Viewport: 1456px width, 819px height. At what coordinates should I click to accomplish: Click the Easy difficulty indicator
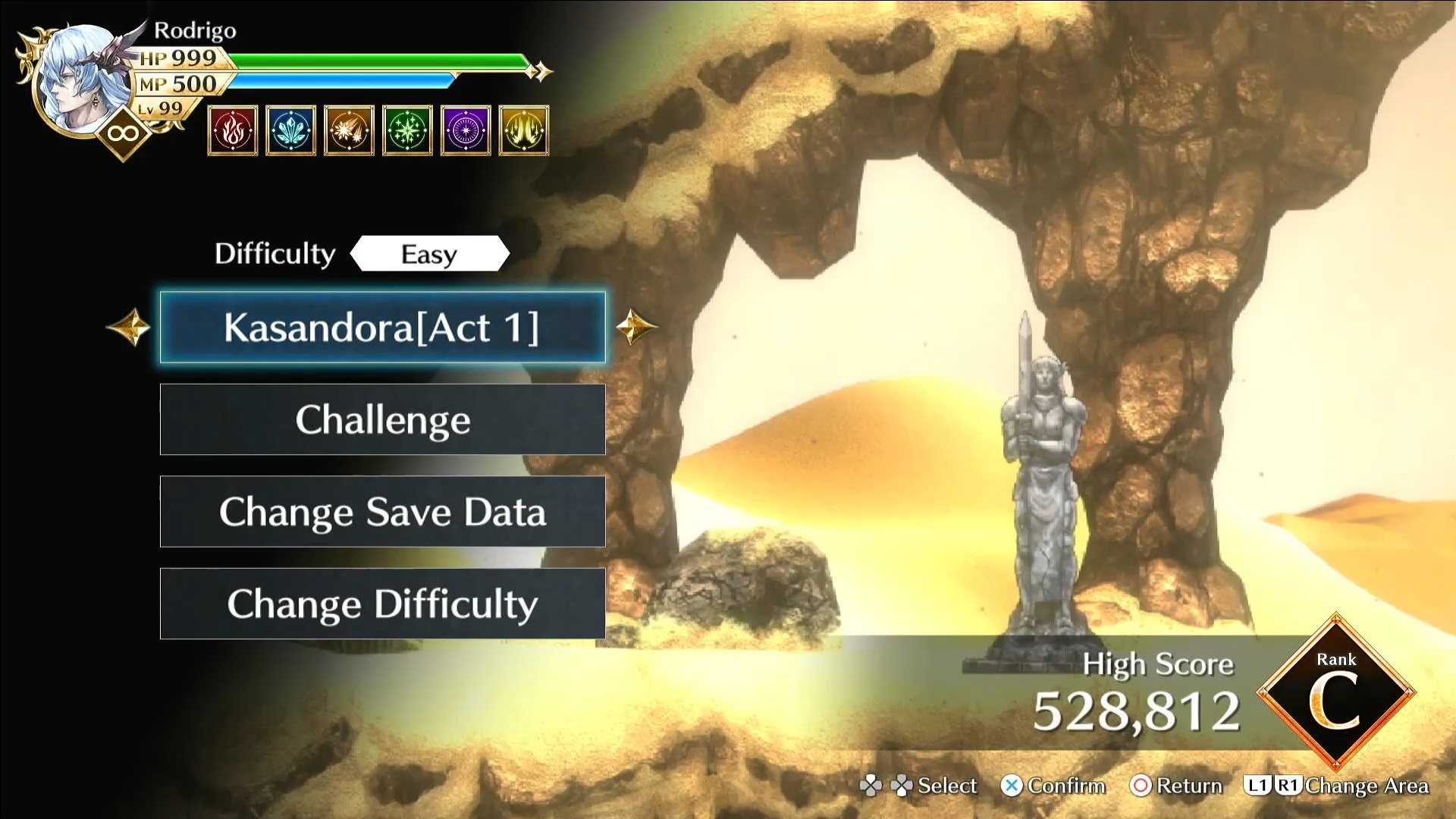tap(429, 254)
